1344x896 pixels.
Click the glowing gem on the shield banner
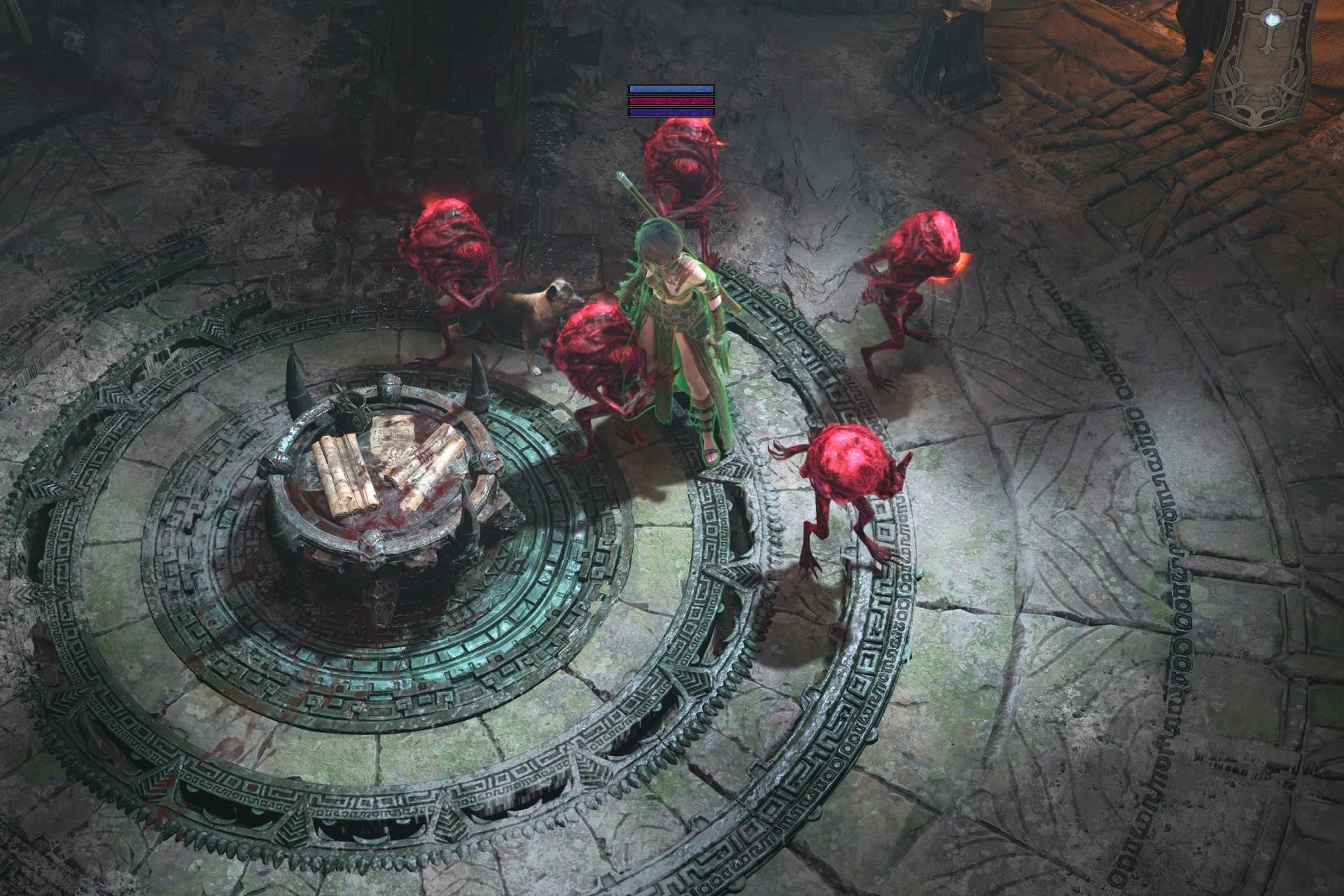point(1273,18)
